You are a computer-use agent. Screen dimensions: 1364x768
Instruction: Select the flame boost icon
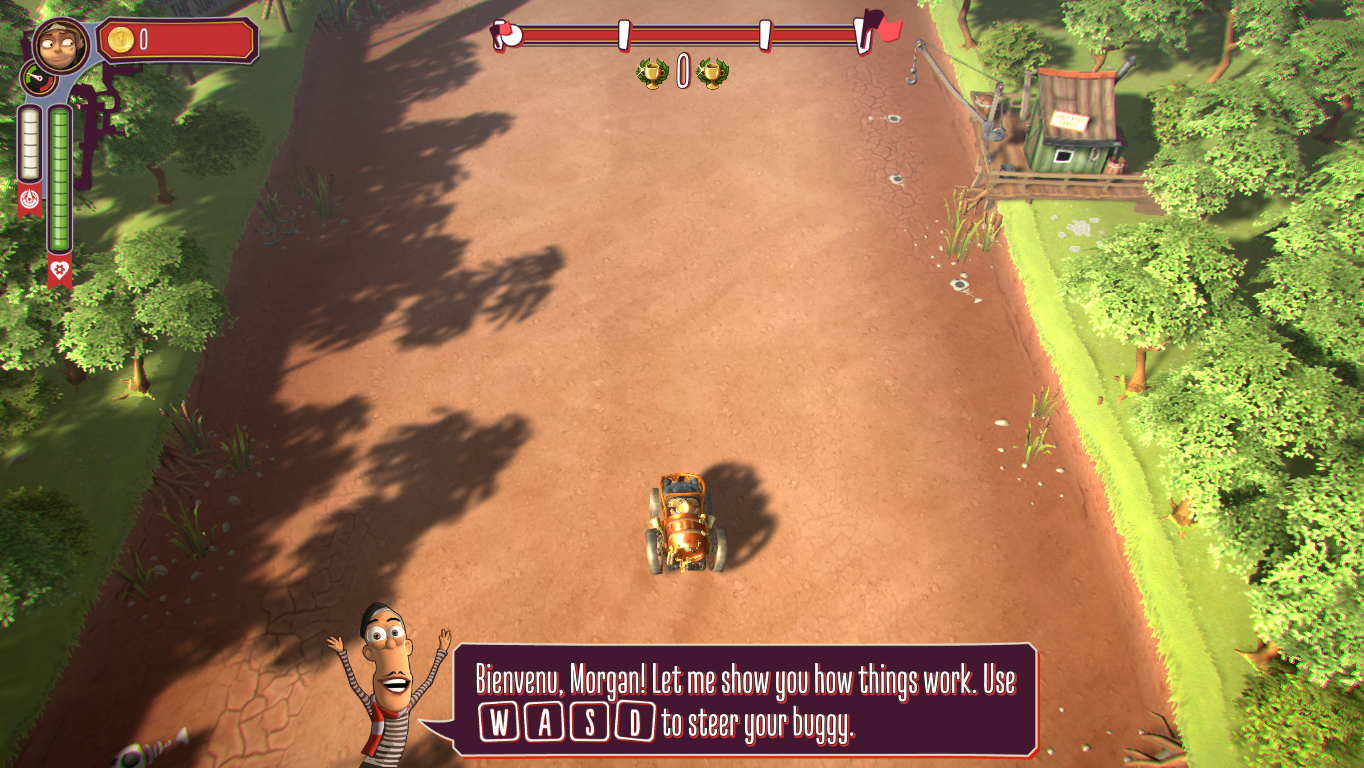[29, 198]
